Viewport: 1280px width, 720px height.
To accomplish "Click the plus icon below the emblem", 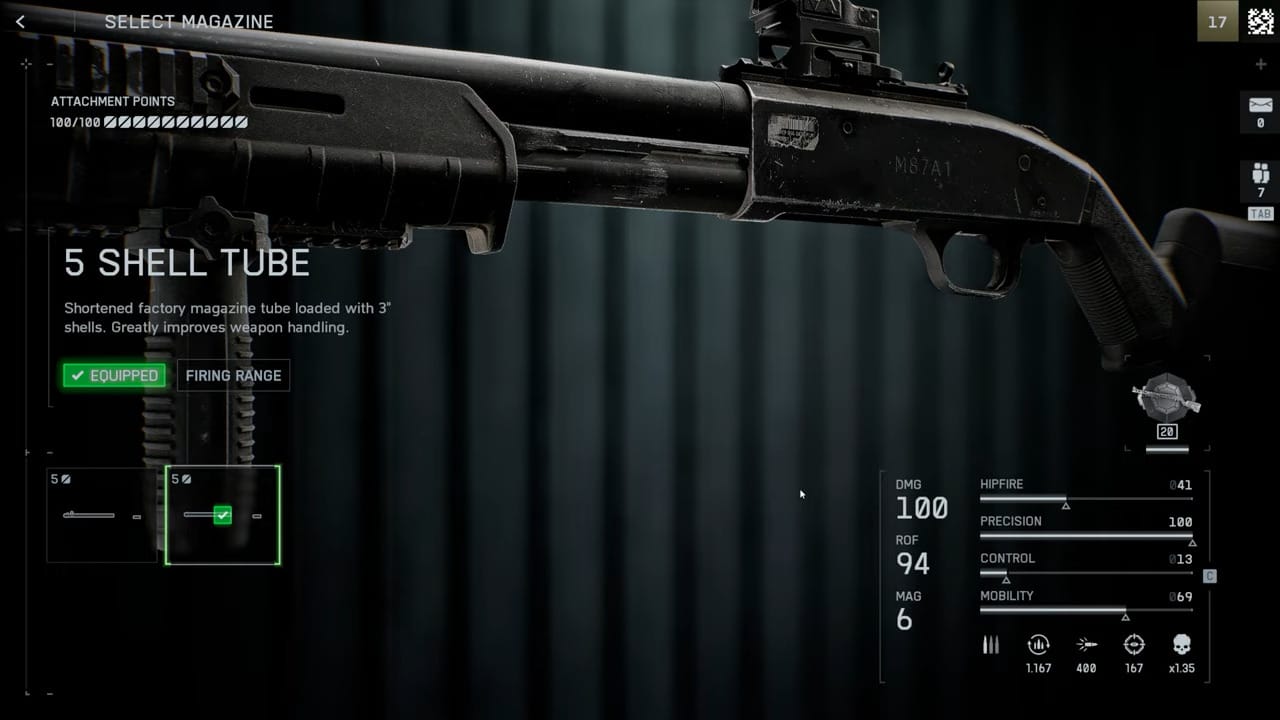I will pyautogui.click(x=1260, y=64).
